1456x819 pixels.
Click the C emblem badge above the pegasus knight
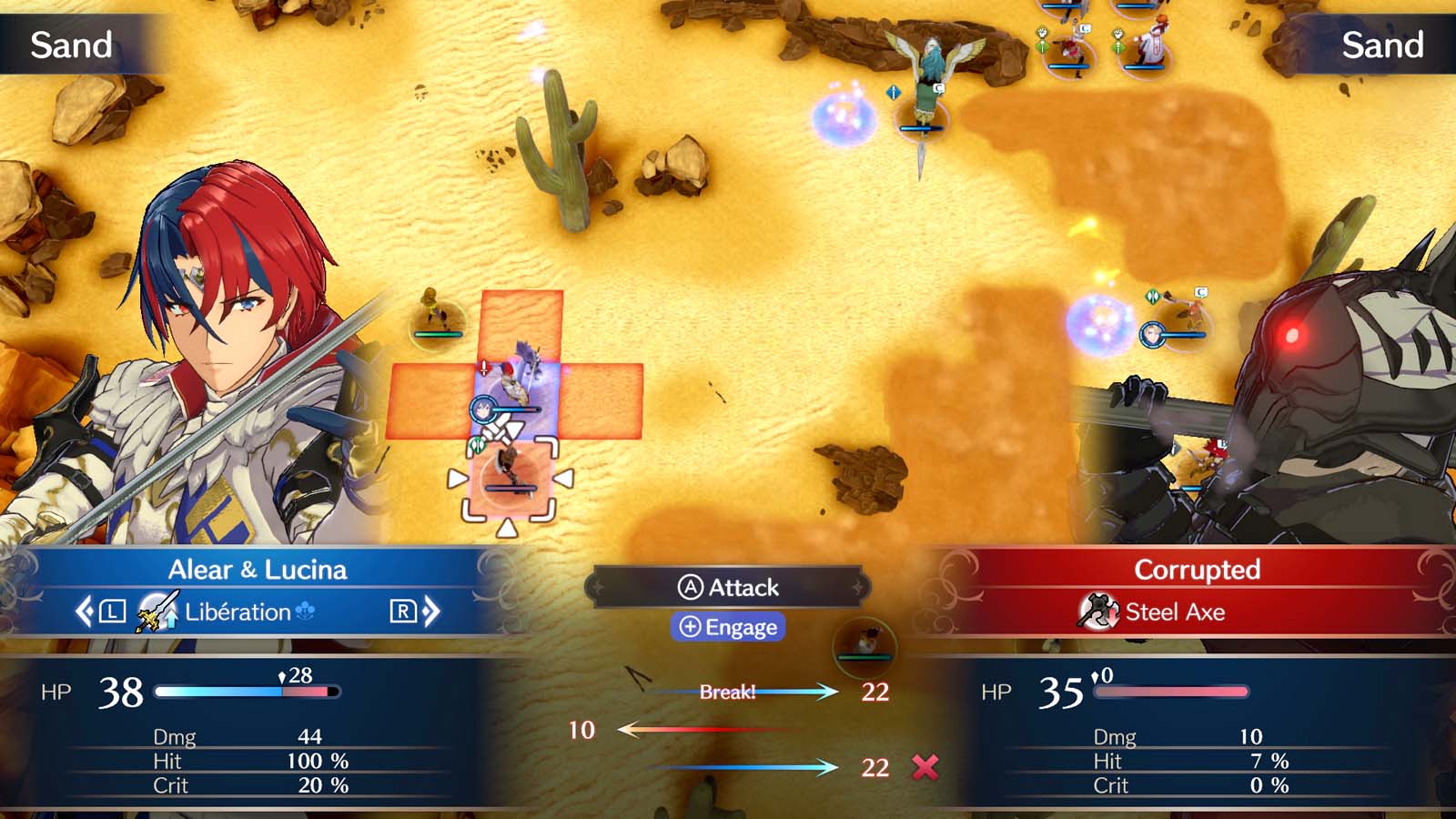(x=939, y=87)
